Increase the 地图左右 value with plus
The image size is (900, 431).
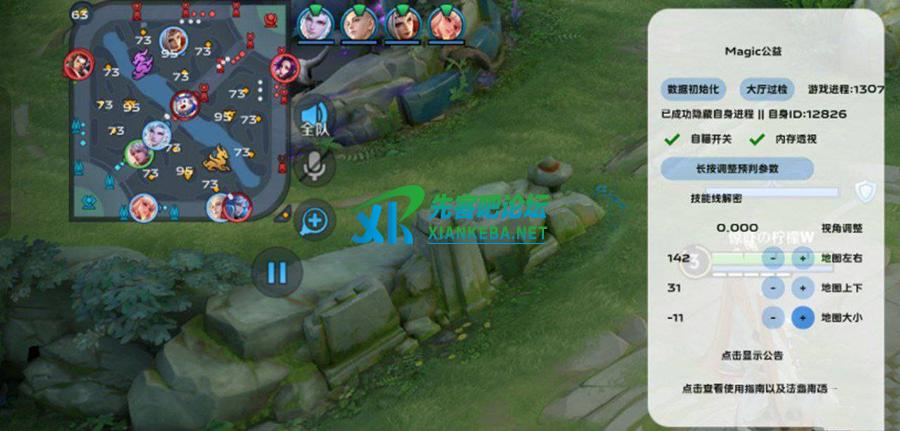tap(801, 258)
